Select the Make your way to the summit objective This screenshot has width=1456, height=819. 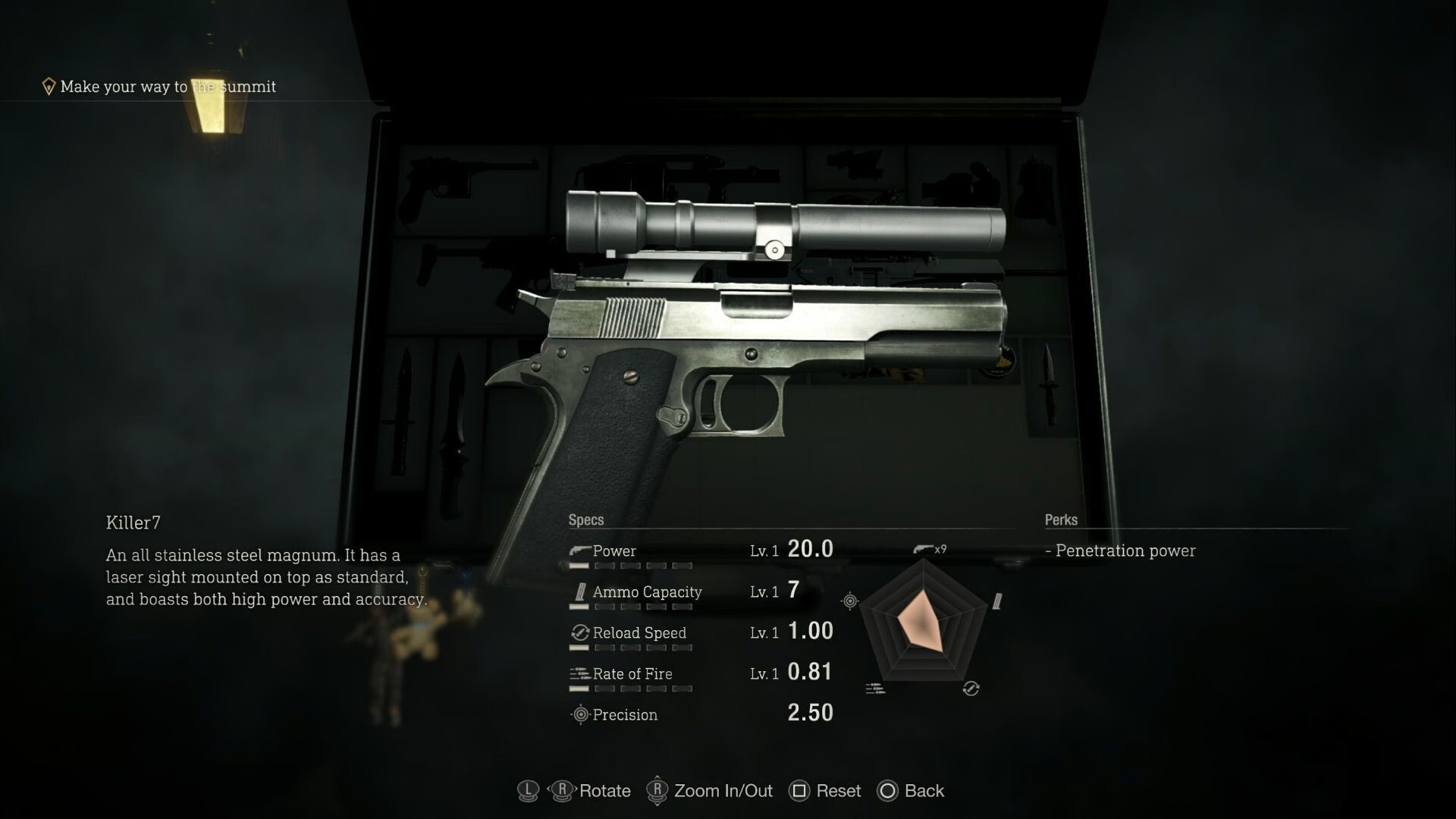[168, 86]
